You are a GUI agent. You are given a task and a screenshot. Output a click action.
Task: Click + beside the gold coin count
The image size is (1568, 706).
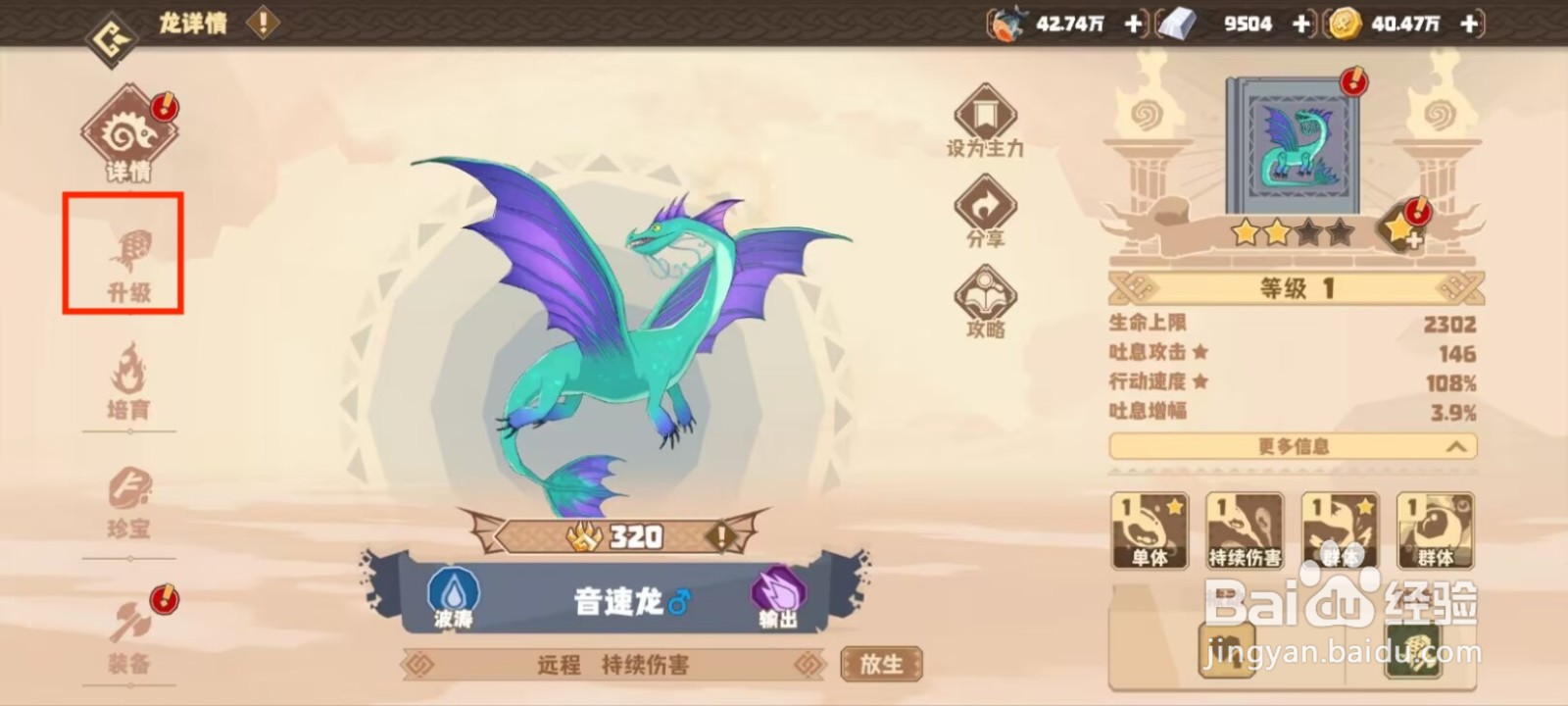pyautogui.click(x=1467, y=24)
